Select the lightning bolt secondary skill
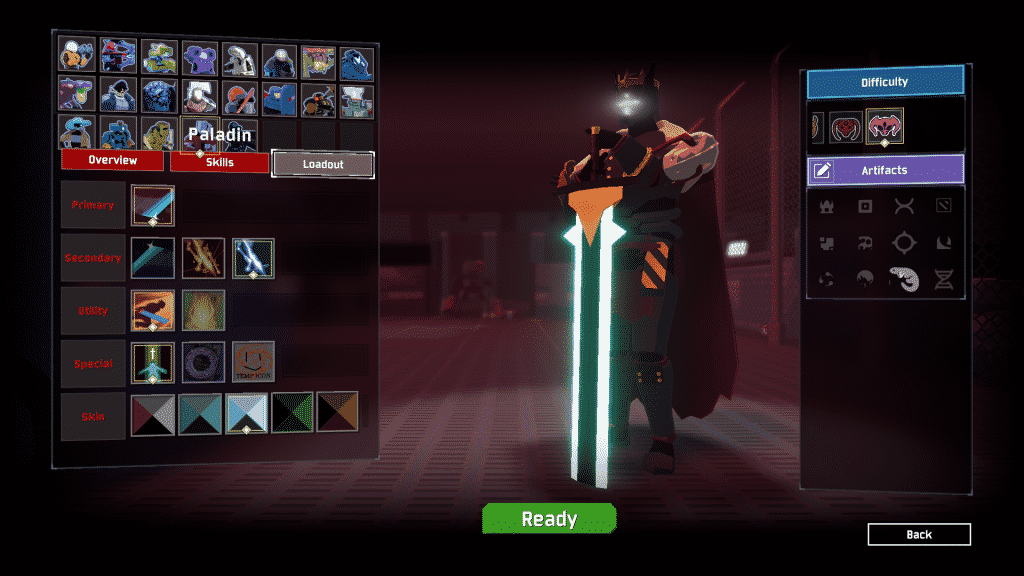The height and width of the screenshot is (576, 1024). click(254, 258)
